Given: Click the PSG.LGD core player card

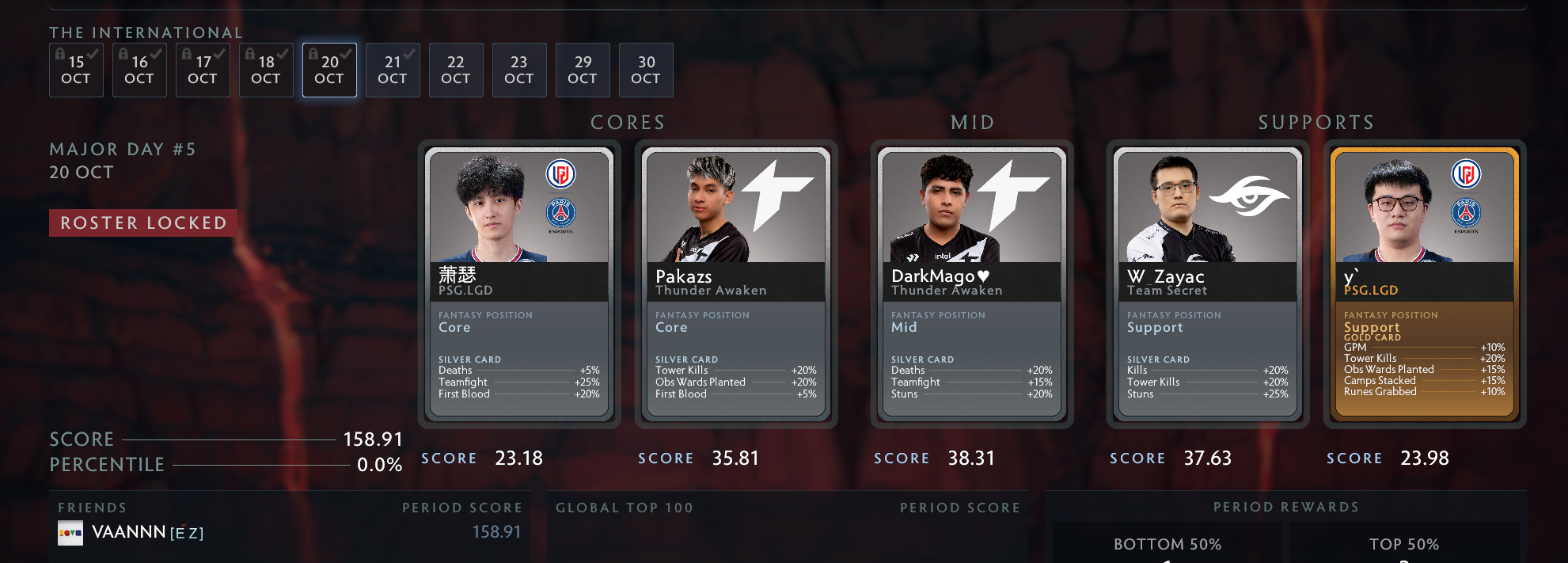Looking at the screenshot, I should pos(519,283).
